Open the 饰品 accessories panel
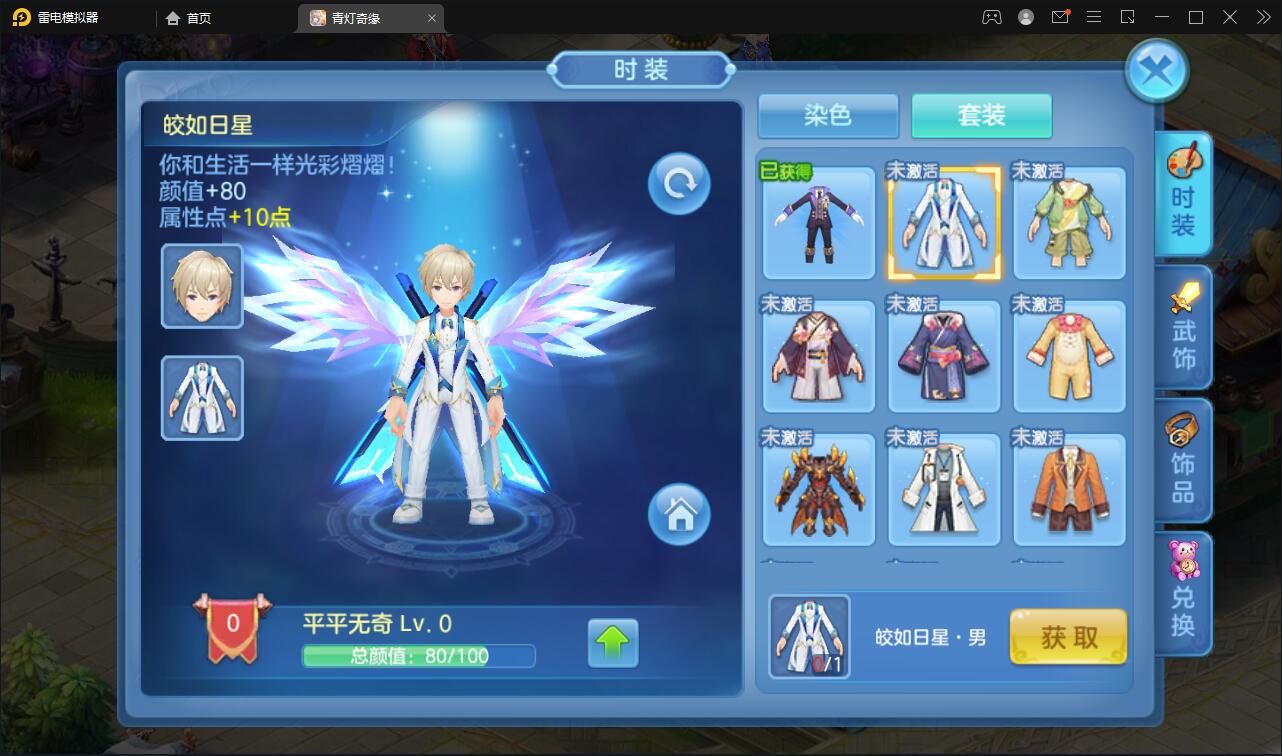This screenshot has height=756, width=1282. [1184, 460]
